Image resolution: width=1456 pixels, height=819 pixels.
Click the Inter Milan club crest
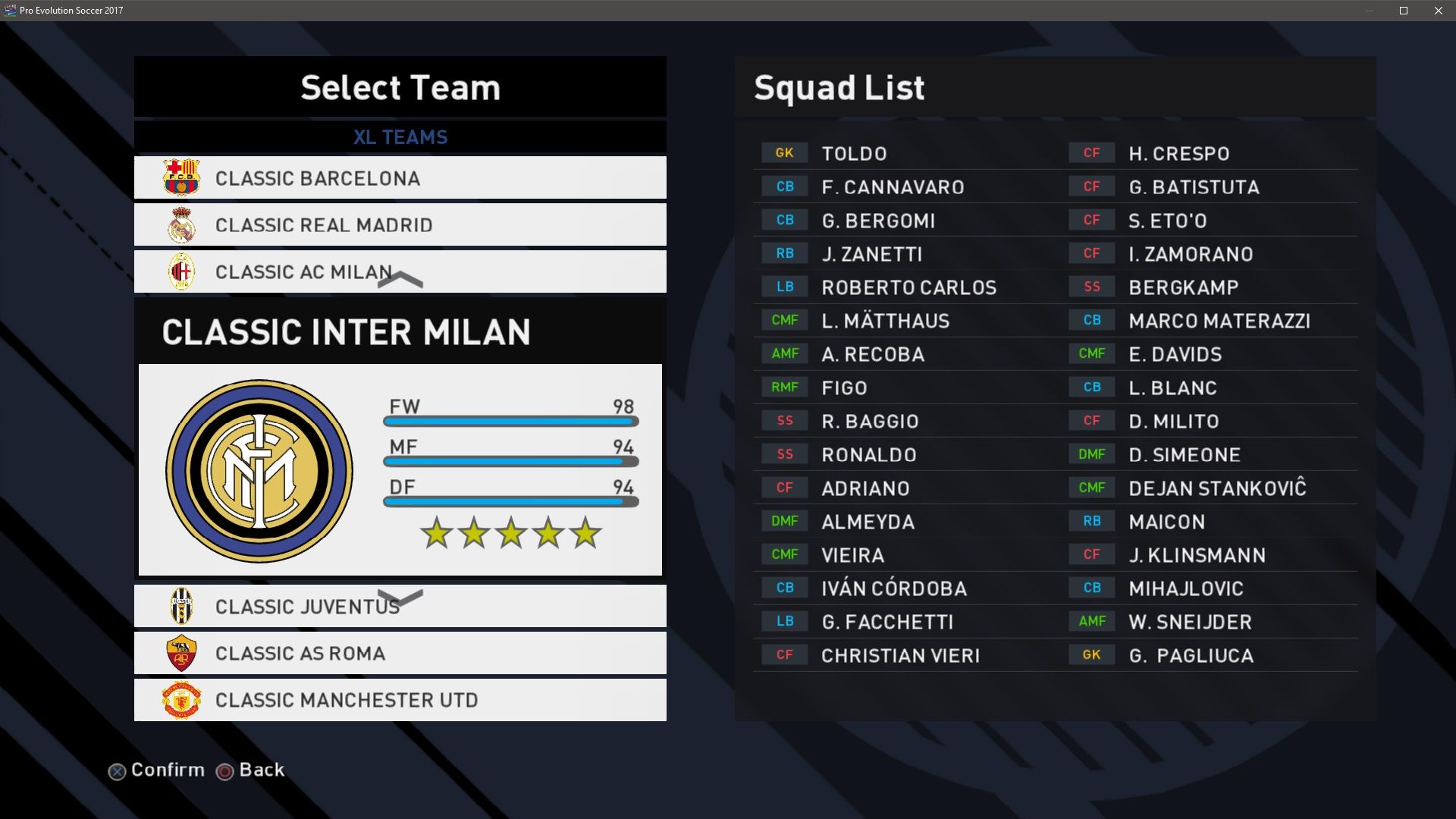(259, 471)
